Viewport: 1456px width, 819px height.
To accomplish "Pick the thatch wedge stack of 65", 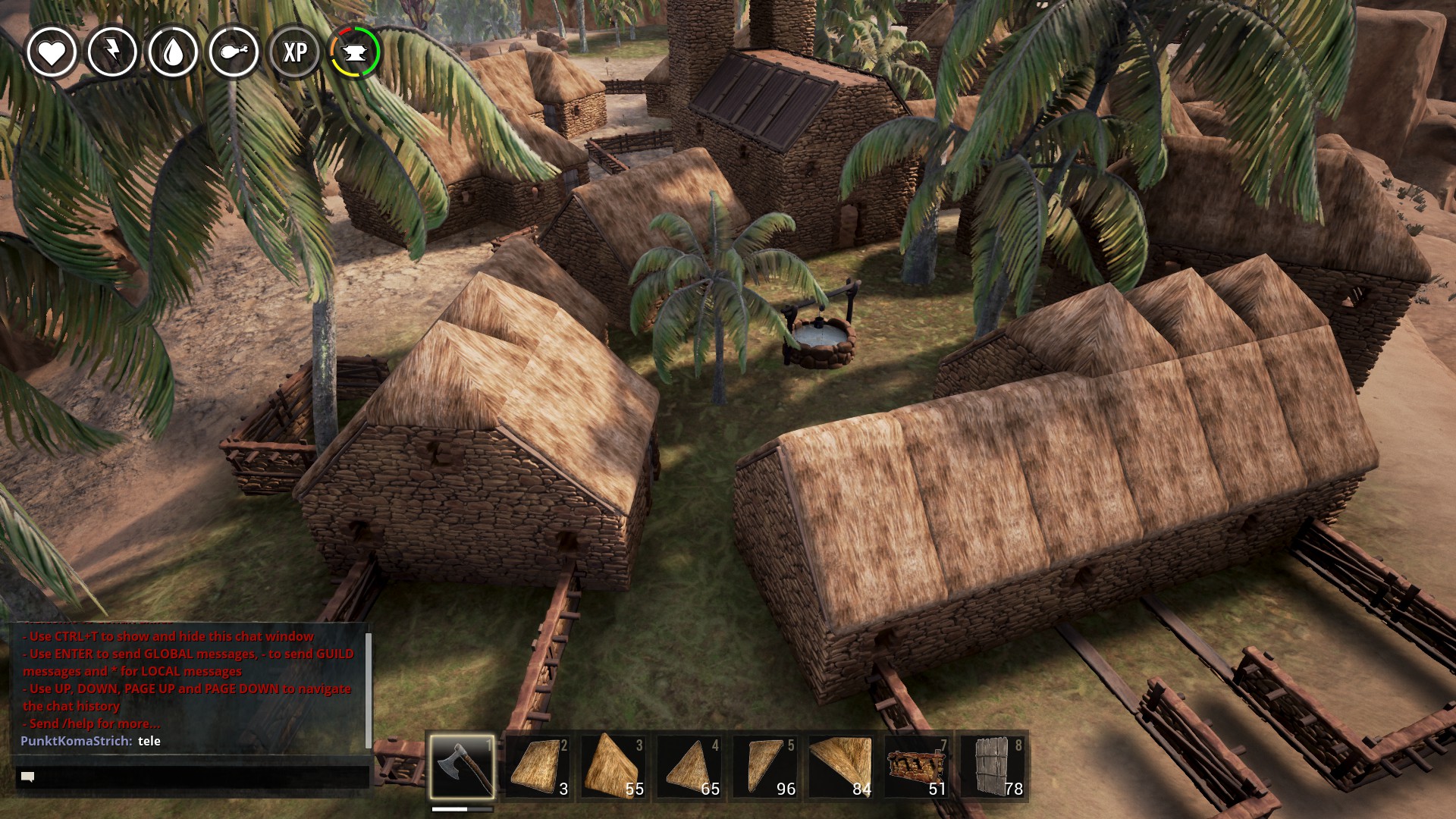I will tap(689, 766).
